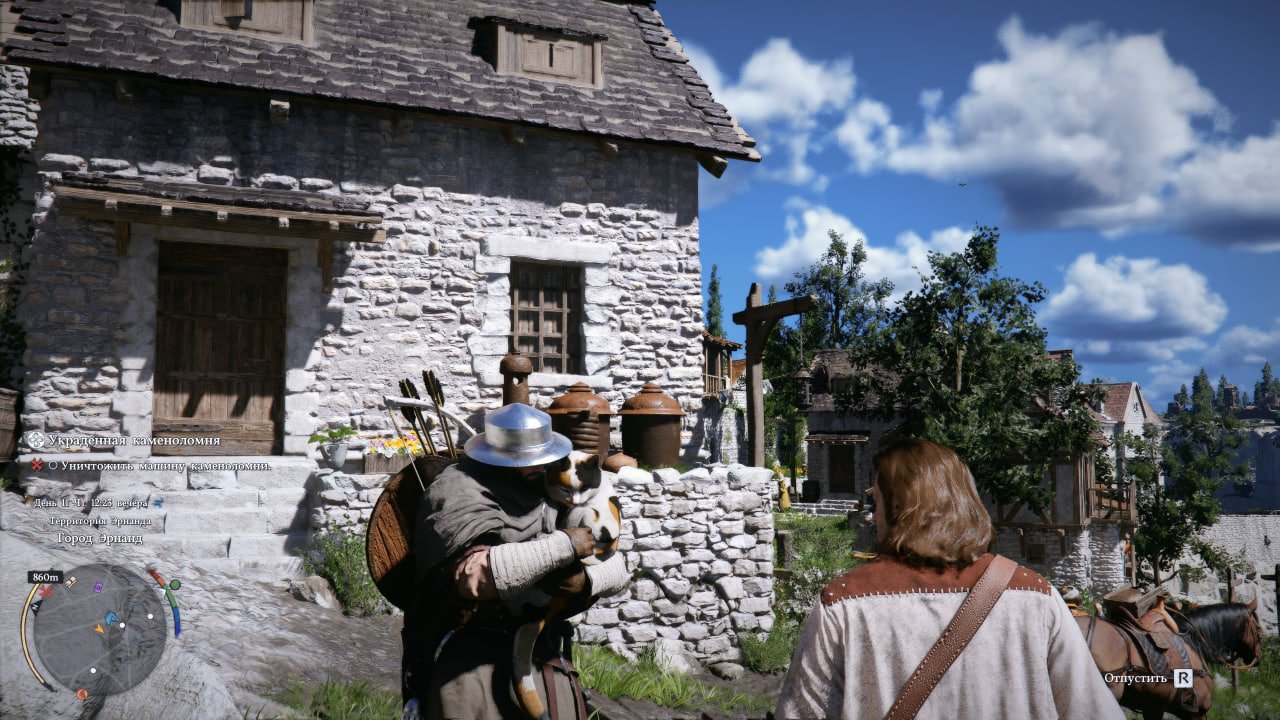The image size is (1280, 720).
Task: Open the circular minimap
Action: 99,630
